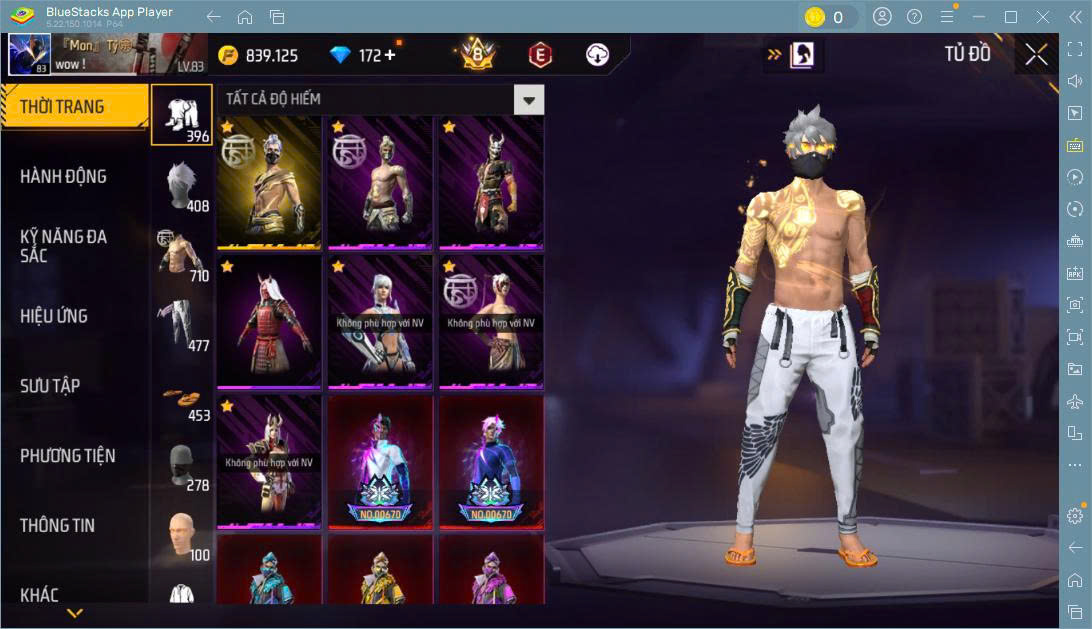Open the TẤT CẢ ĐỘ HIẾM dropdown
This screenshot has width=1092, height=629.
click(529, 99)
